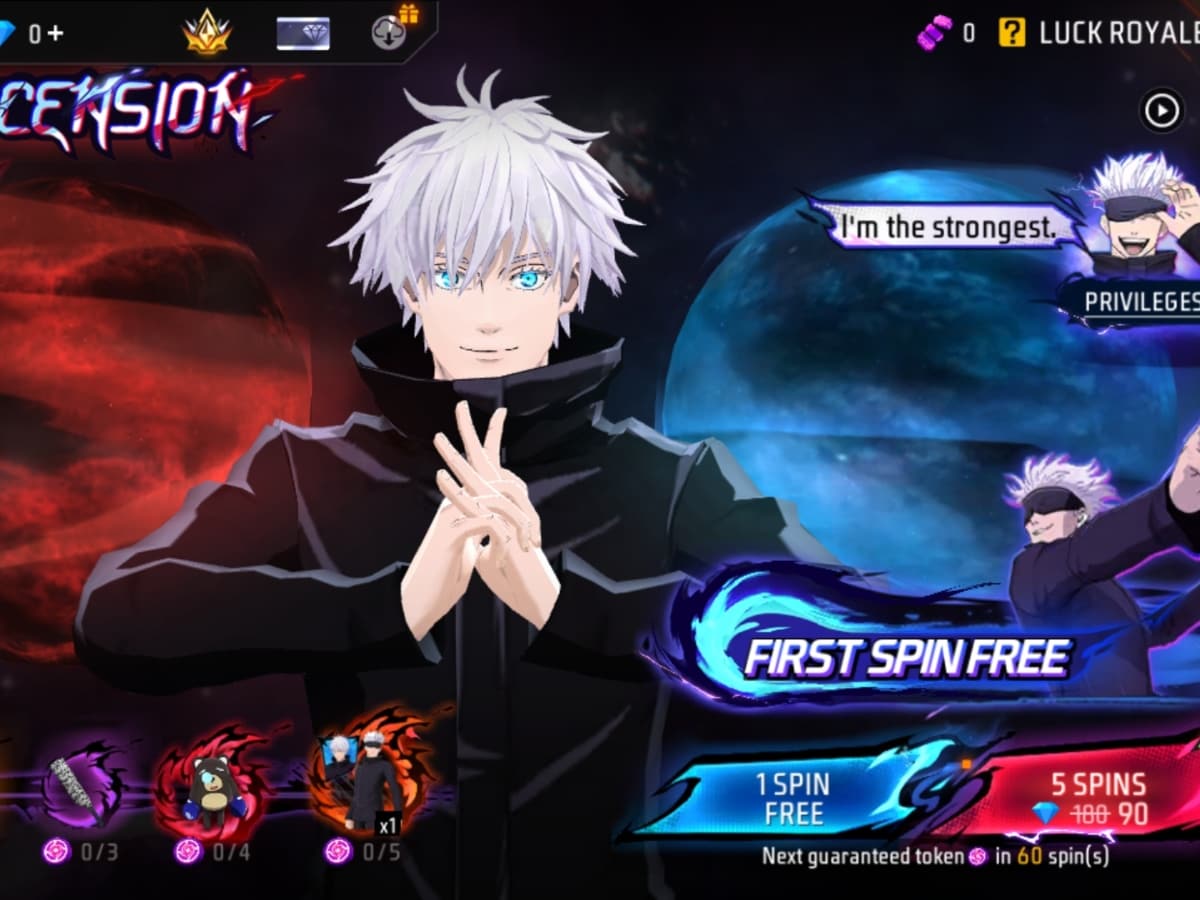1200x900 pixels.
Task: Open the Privileges panel
Action: (x=1140, y=300)
